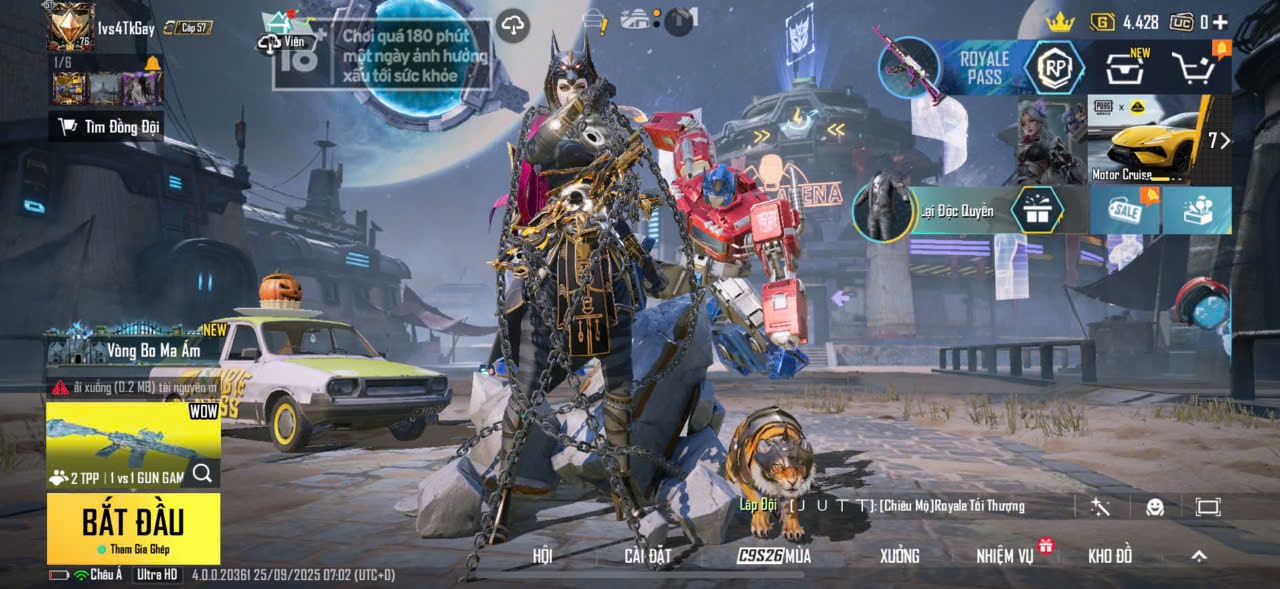1280x589 pixels.
Task: Open the Tìm Đồng Đội teammate finder
Action: pos(107,126)
